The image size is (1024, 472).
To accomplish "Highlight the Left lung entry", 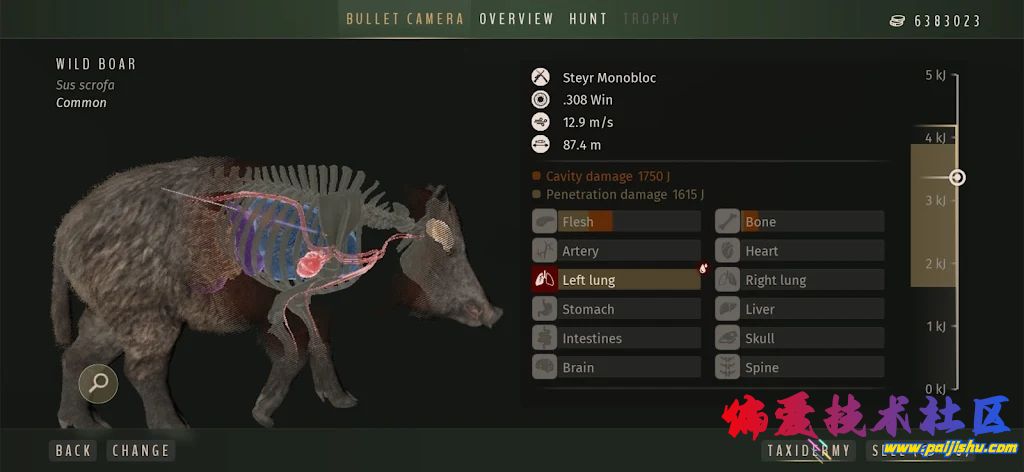I will 616,280.
